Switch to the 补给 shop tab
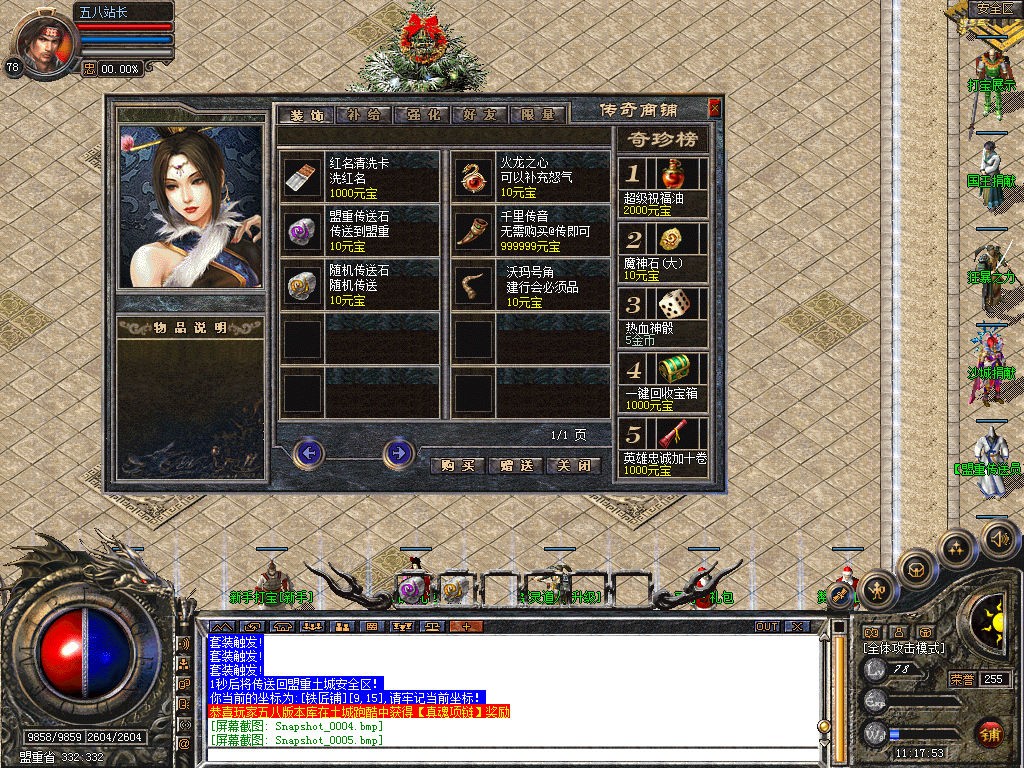Image resolution: width=1024 pixels, height=768 pixels. 364,115
